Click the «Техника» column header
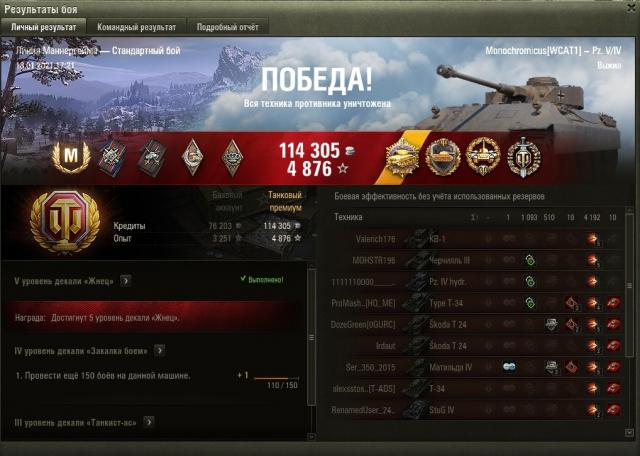Image resolution: width=640 pixels, height=456 pixels. click(x=349, y=217)
